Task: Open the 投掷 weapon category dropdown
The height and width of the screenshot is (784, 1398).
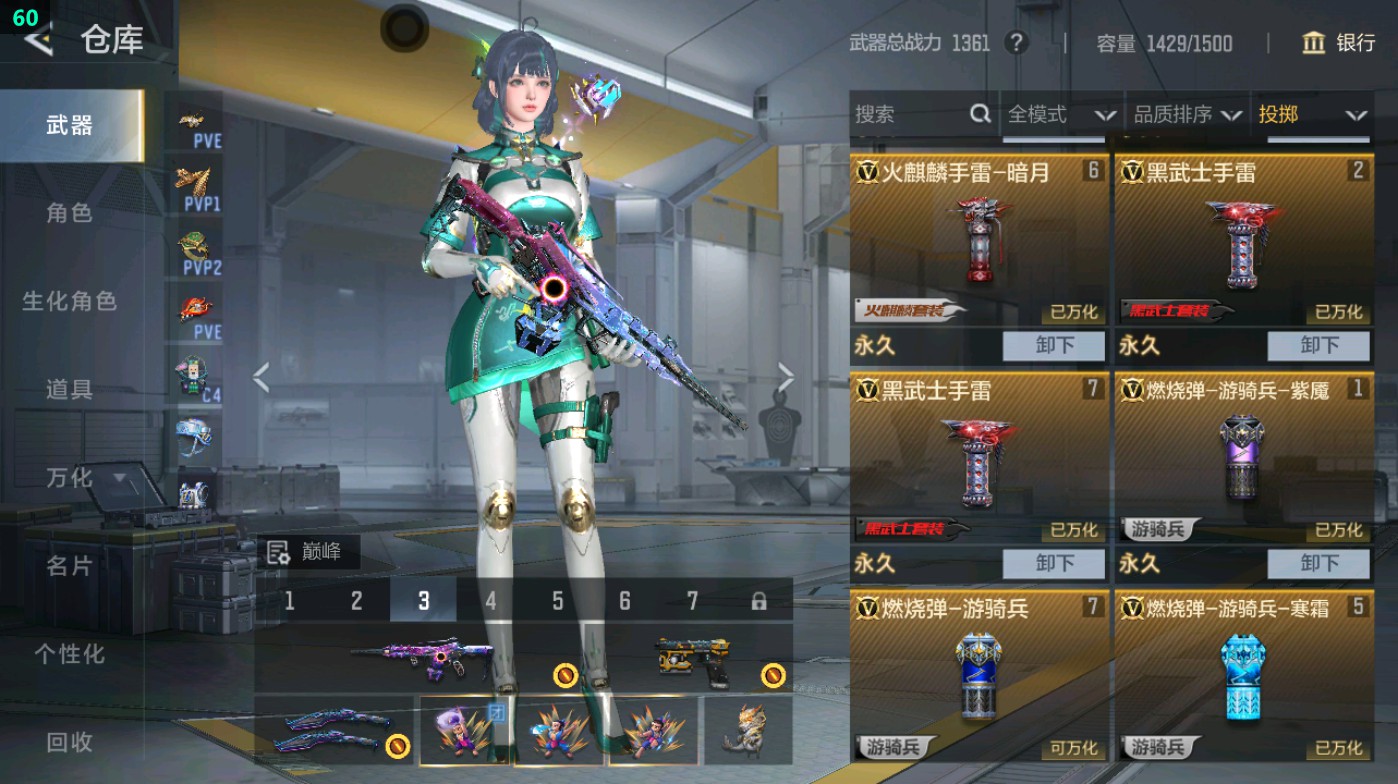Action: [1316, 114]
